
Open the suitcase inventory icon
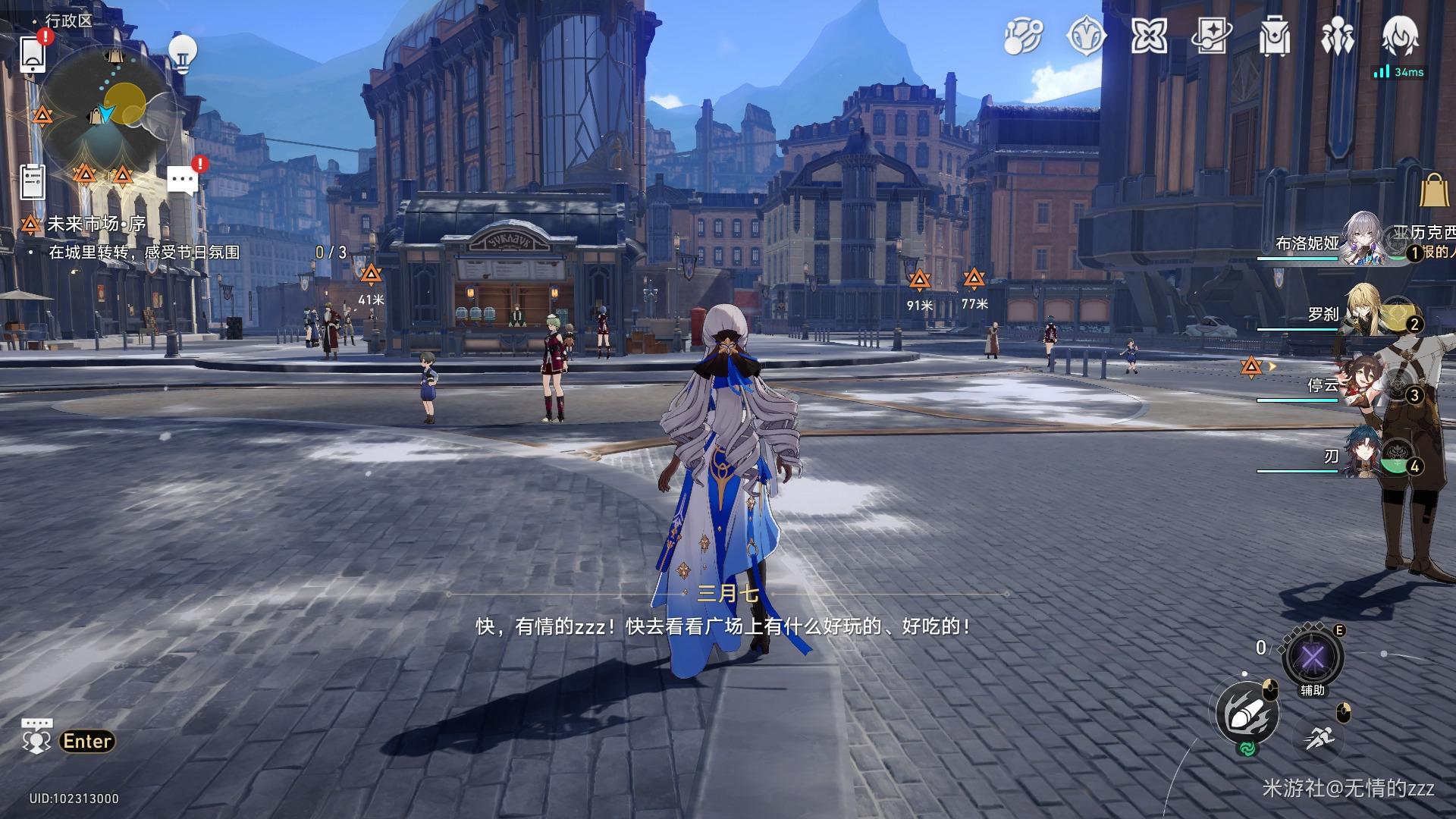tap(1274, 36)
